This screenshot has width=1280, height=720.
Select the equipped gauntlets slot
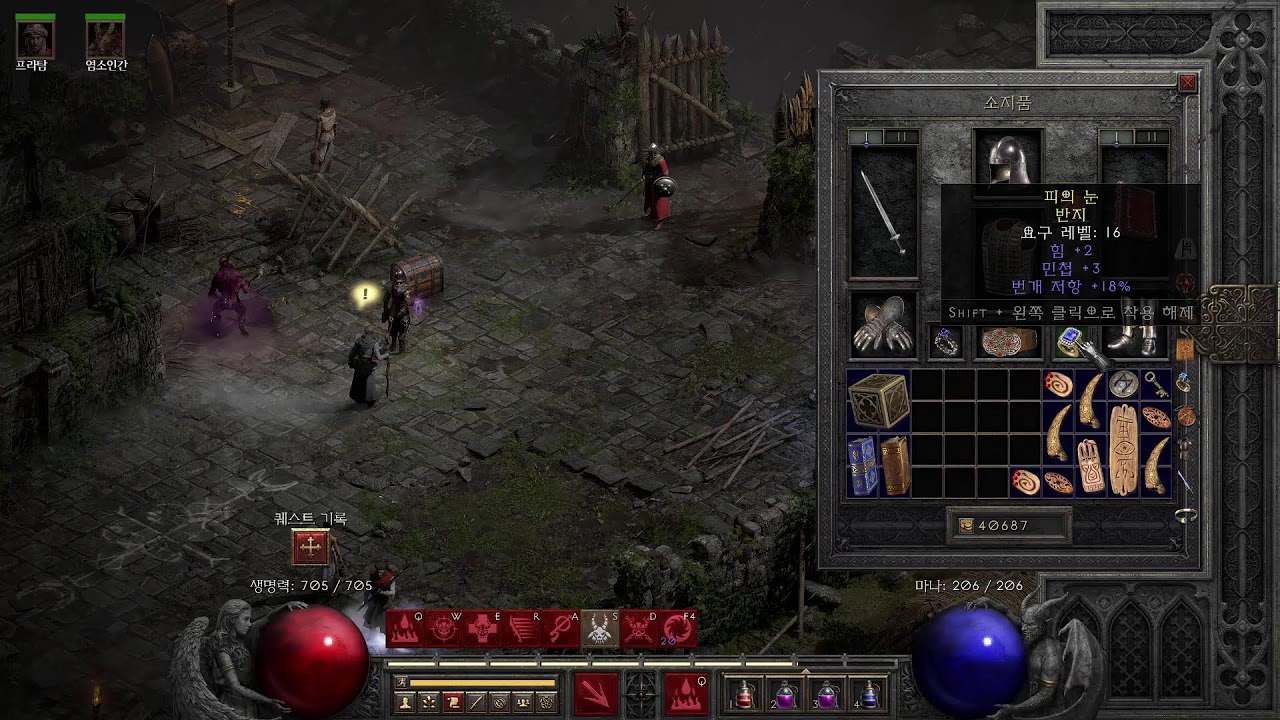pyautogui.click(x=883, y=325)
